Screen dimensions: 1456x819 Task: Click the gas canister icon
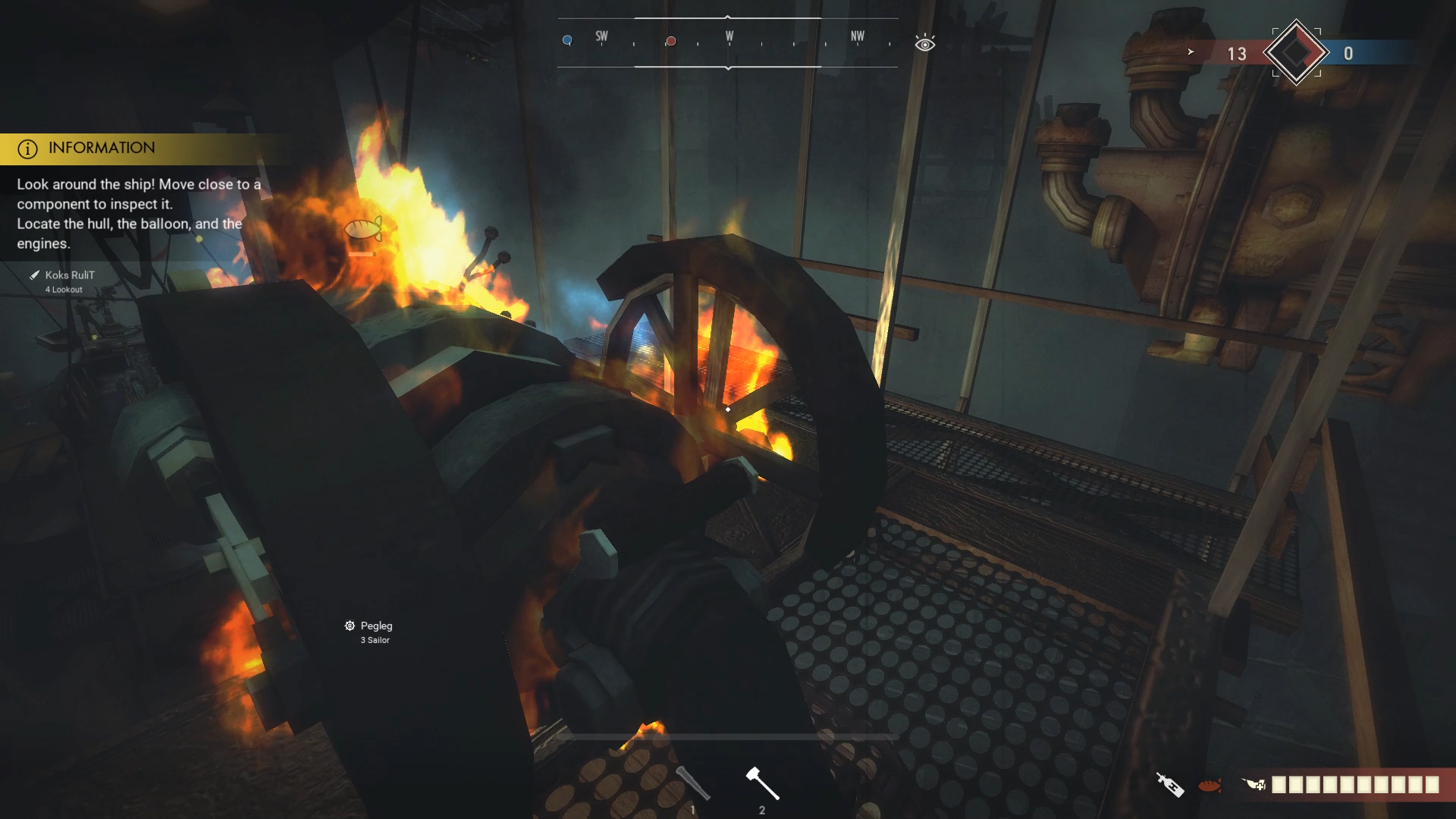tap(1169, 785)
